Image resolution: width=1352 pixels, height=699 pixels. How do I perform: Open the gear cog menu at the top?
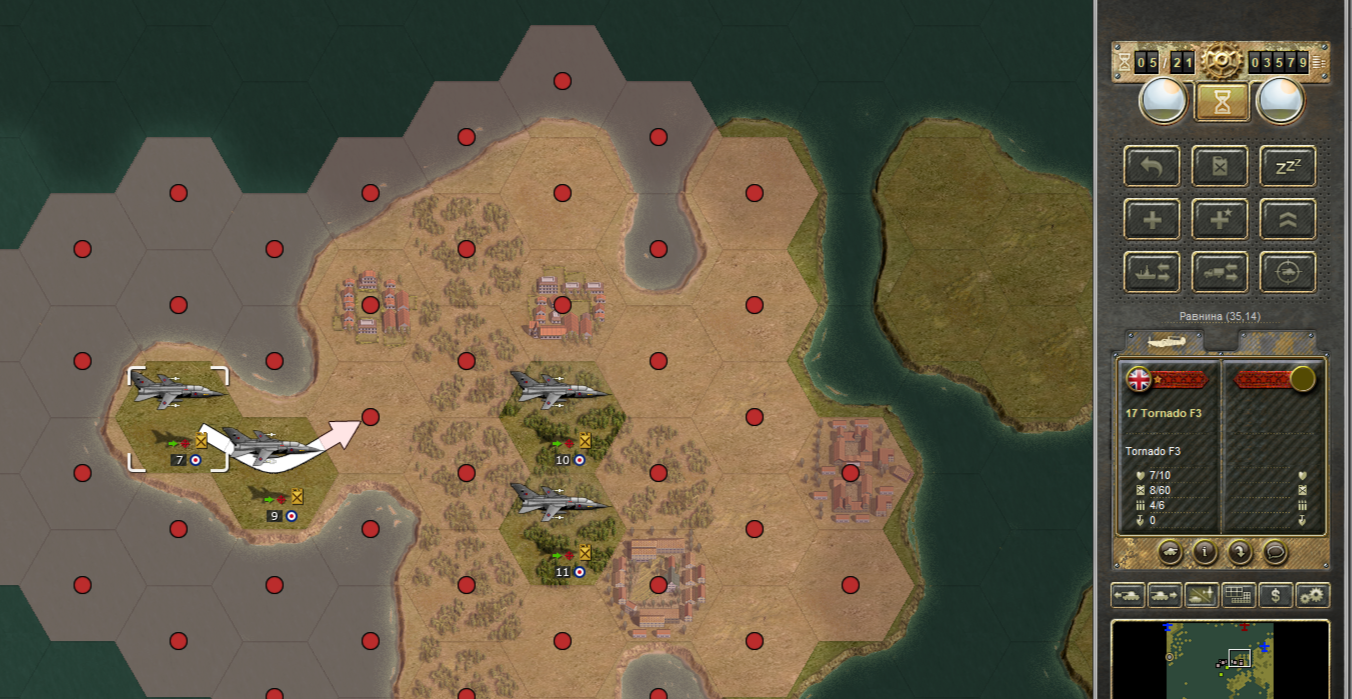pos(1221,62)
